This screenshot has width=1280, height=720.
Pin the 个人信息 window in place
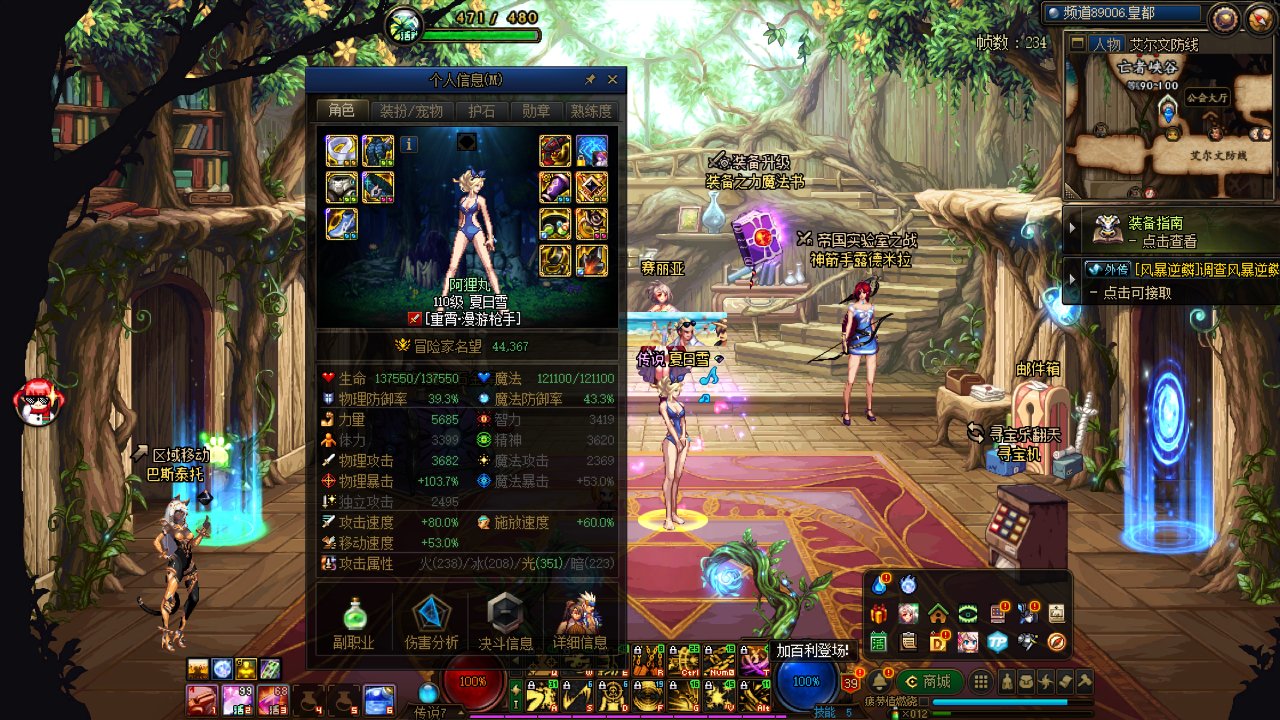(x=590, y=80)
